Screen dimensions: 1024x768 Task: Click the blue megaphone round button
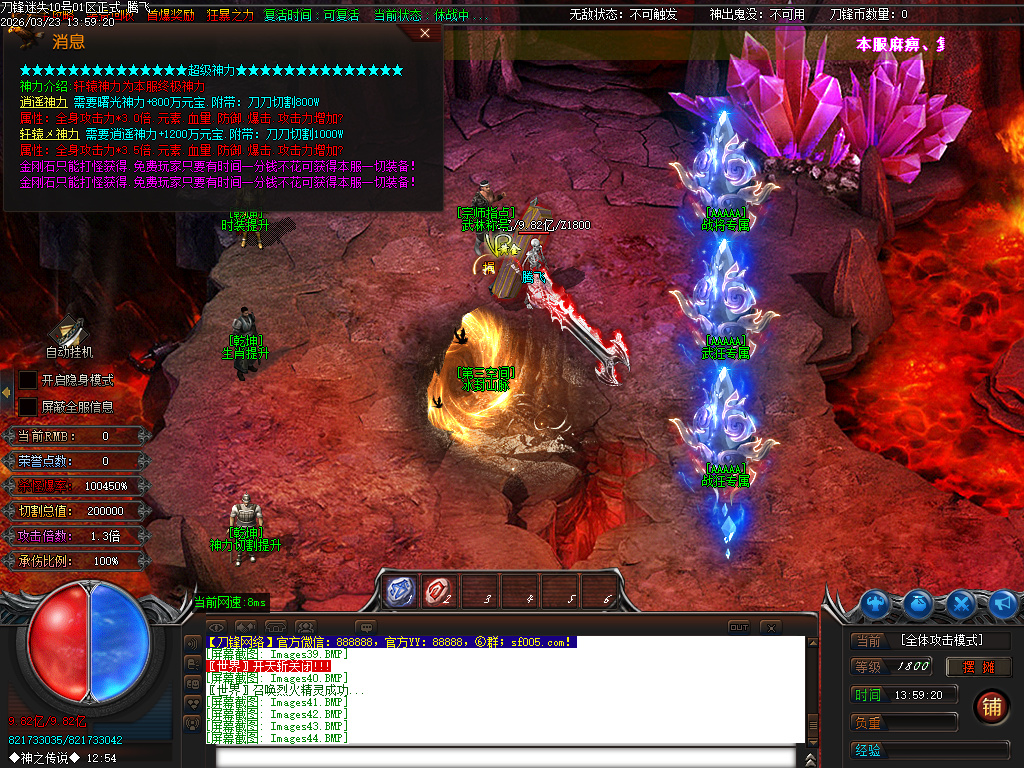1003,604
